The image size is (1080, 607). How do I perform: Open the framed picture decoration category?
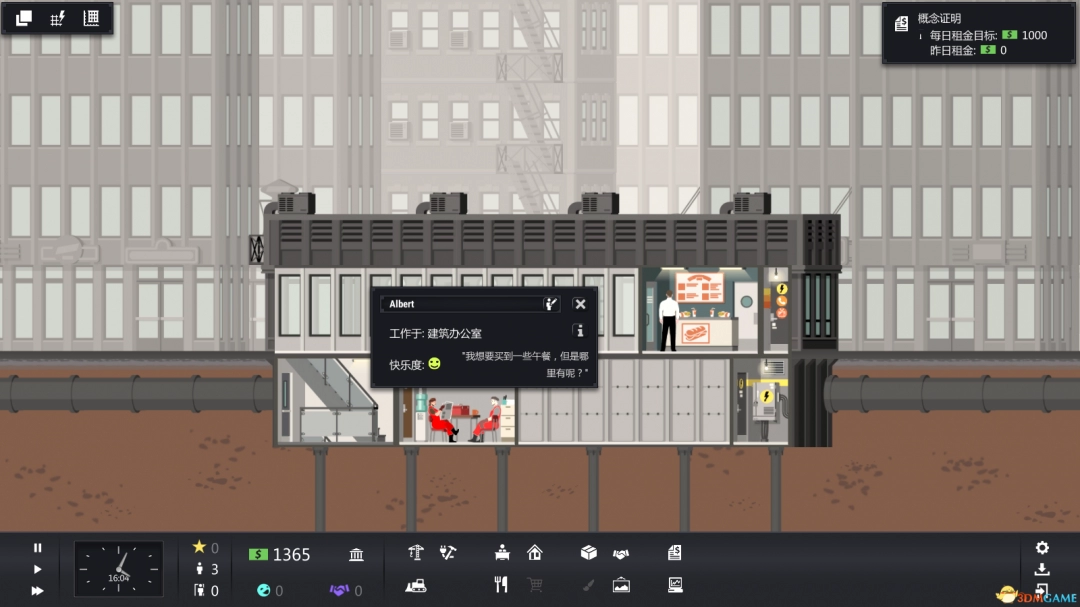(621, 586)
